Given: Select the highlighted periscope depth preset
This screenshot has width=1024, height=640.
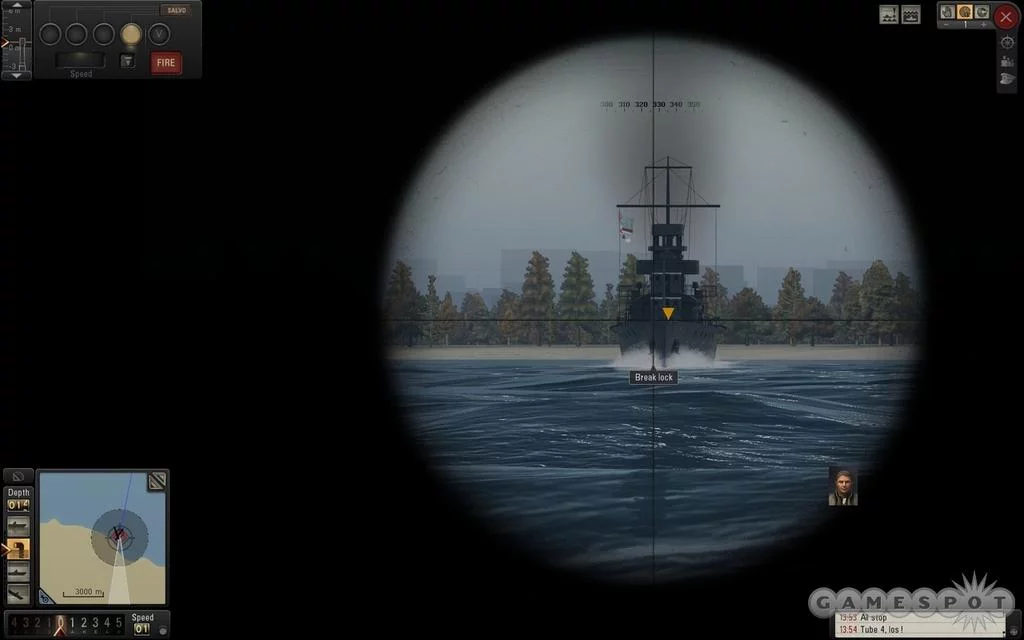Looking at the screenshot, I should [18, 549].
